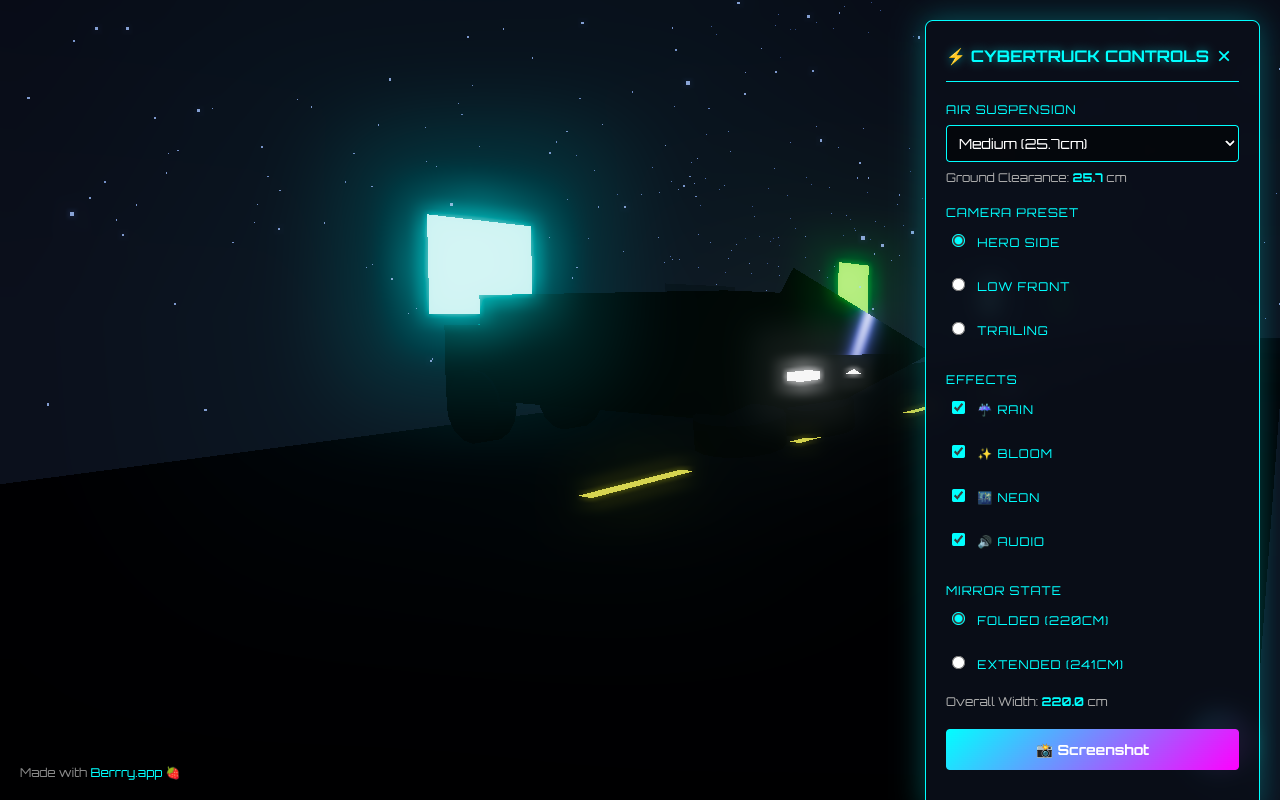Image resolution: width=1280 pixels, height=800 pixels.
Task: Select EXTENDED (241CM) mirror state
Action: [958, 662]
